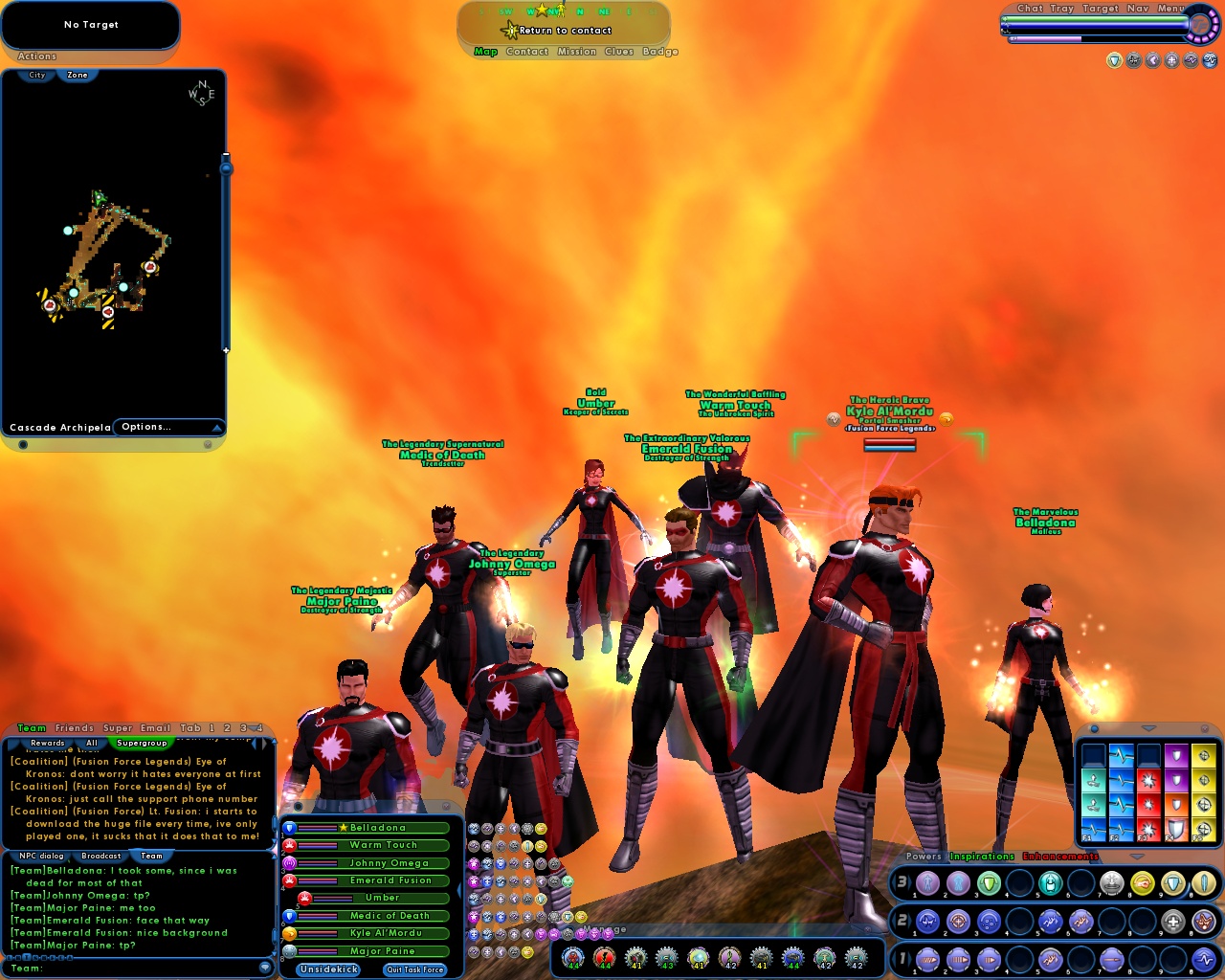The height and width of the screenshot is (980, 1225).
Task: Click the yellow-ringed buff icon below the health bars
Action: tap(1115, 59)
